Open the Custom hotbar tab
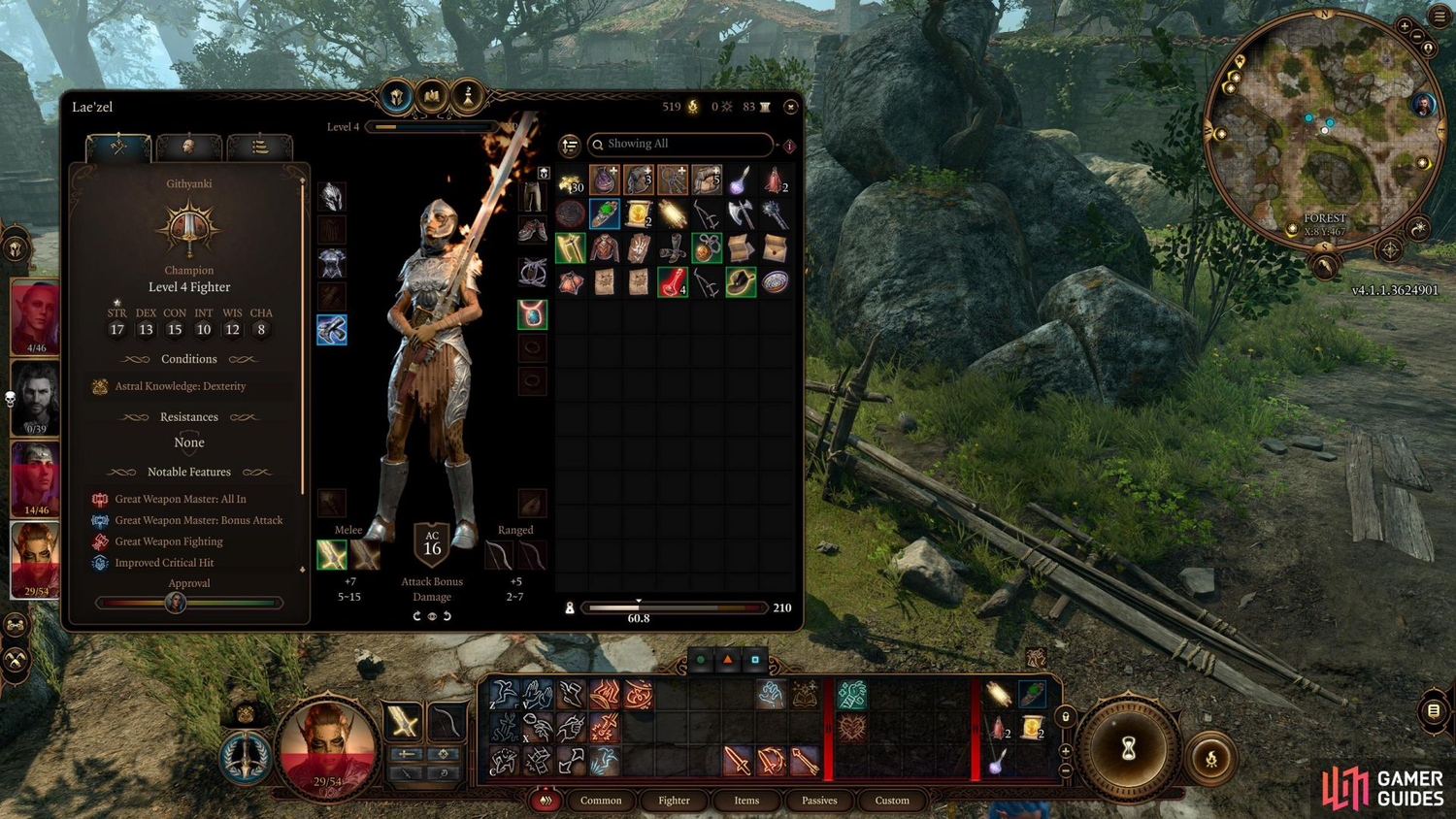The height and width of the screenshot is (819, 1456). [x=892, y=801]
